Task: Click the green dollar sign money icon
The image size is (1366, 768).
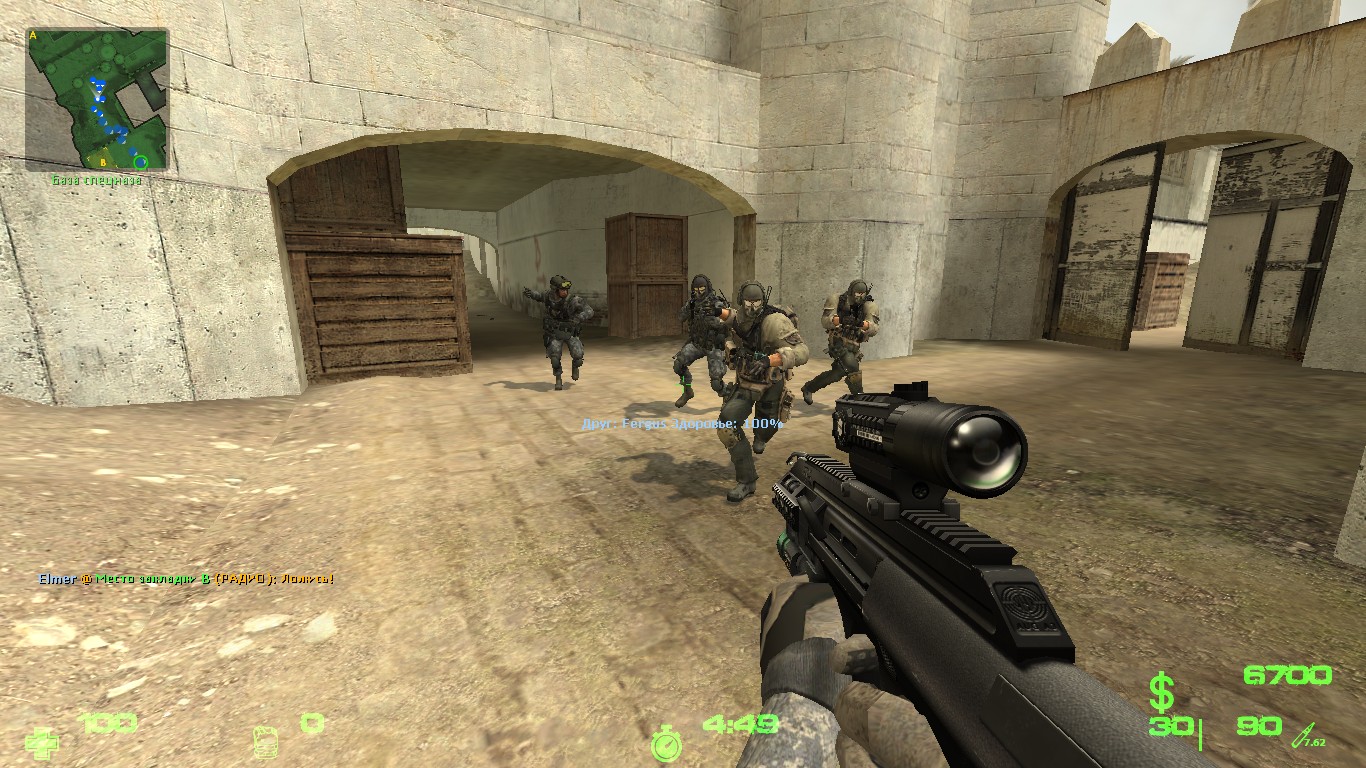Action: point(1161,692)
